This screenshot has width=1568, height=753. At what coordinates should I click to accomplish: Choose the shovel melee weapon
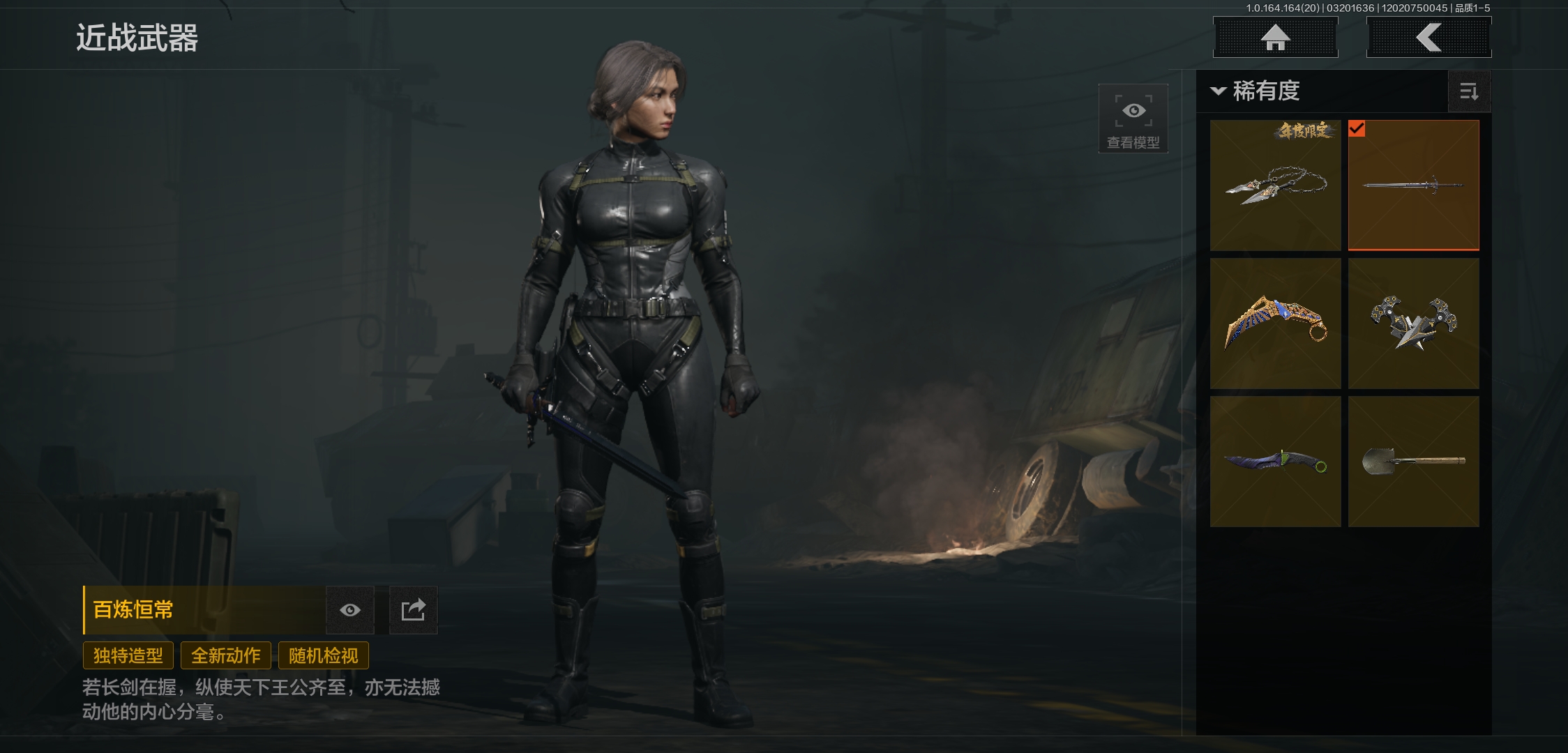coord(1413,462)
